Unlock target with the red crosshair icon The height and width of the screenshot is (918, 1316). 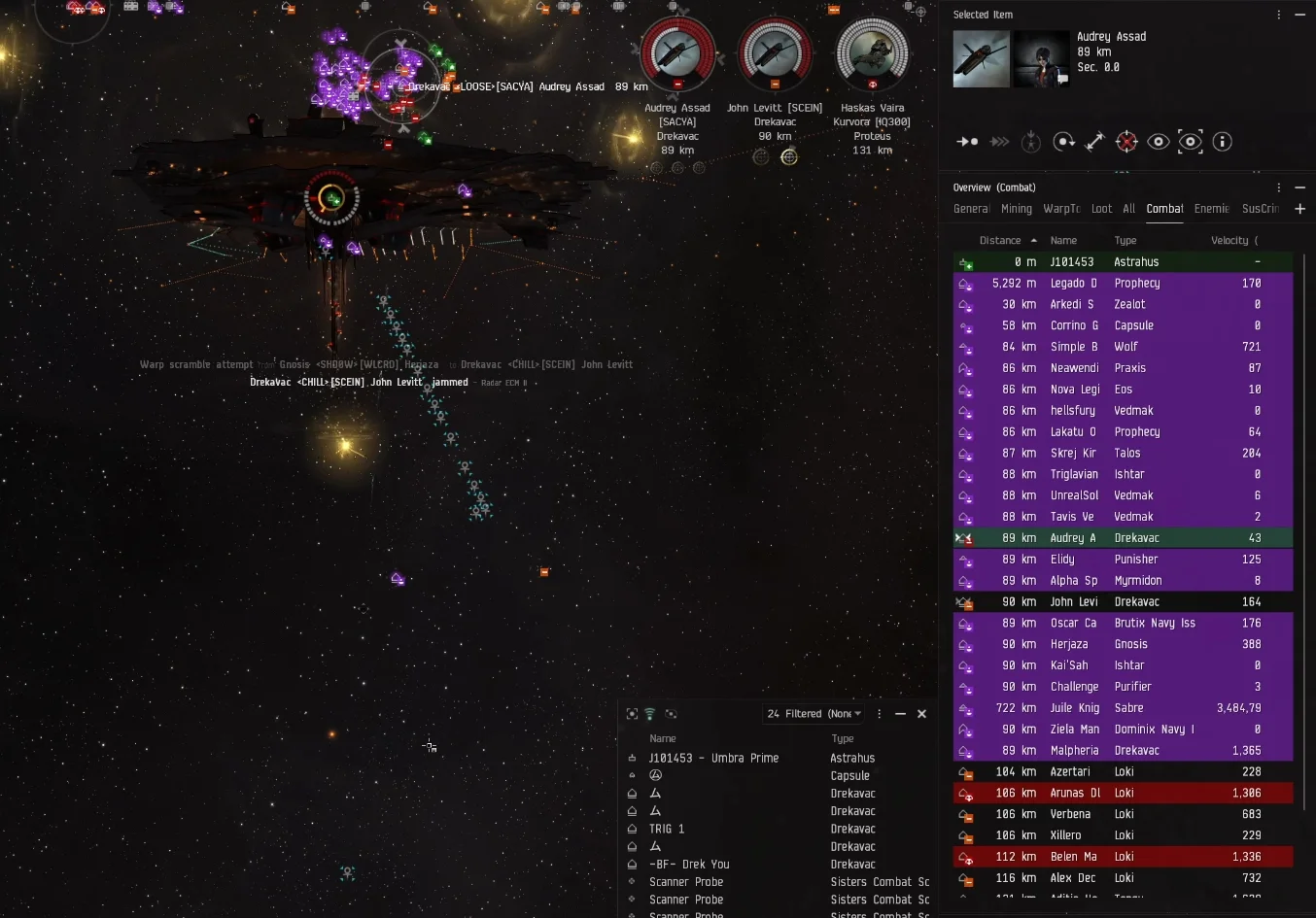pyautogui.click(x=1126, y=142)
